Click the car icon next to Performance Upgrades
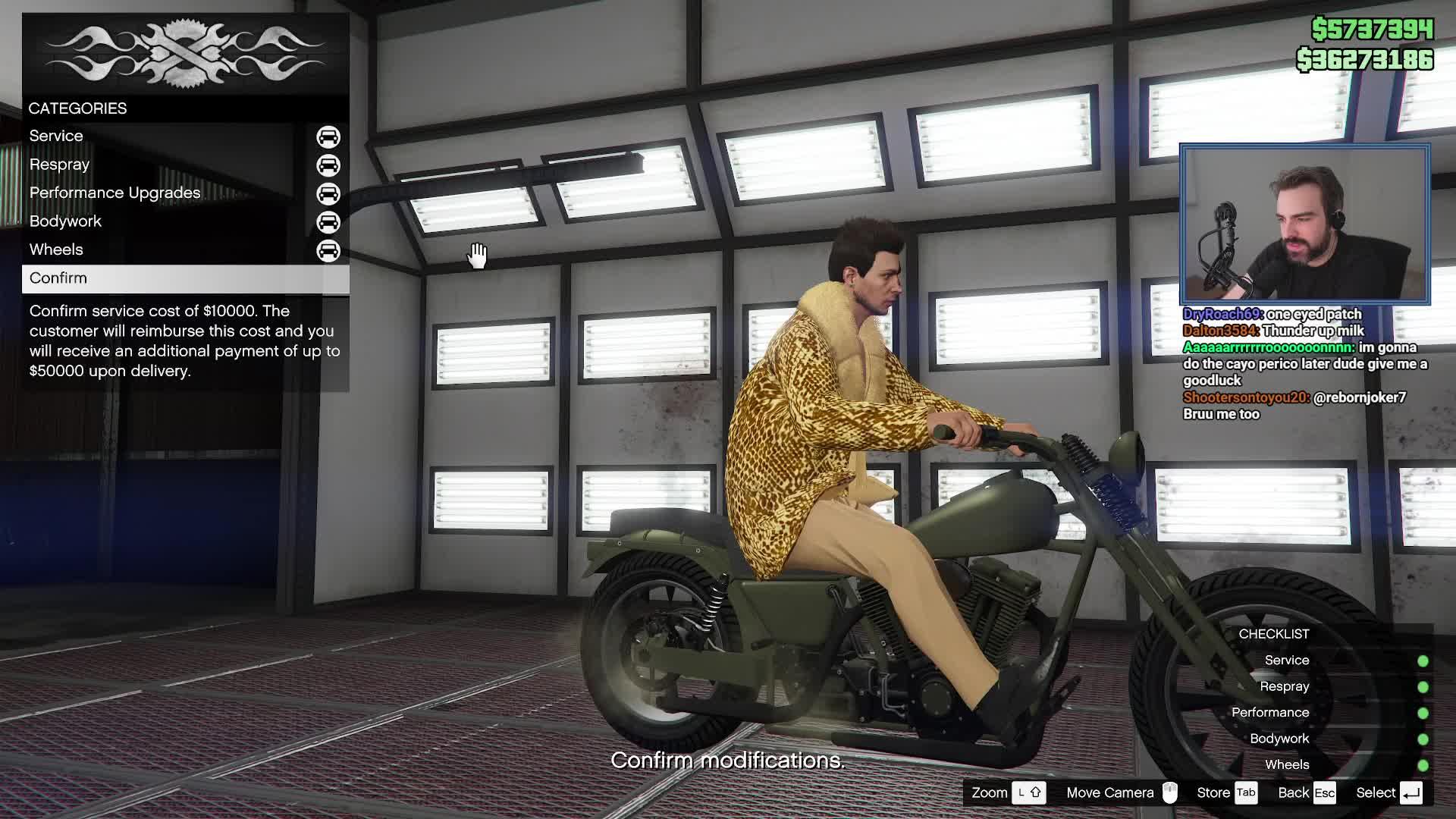Image resolution: width=1456 pixels, height=819 pixels. pyautogui.click(x=328, y=193)
